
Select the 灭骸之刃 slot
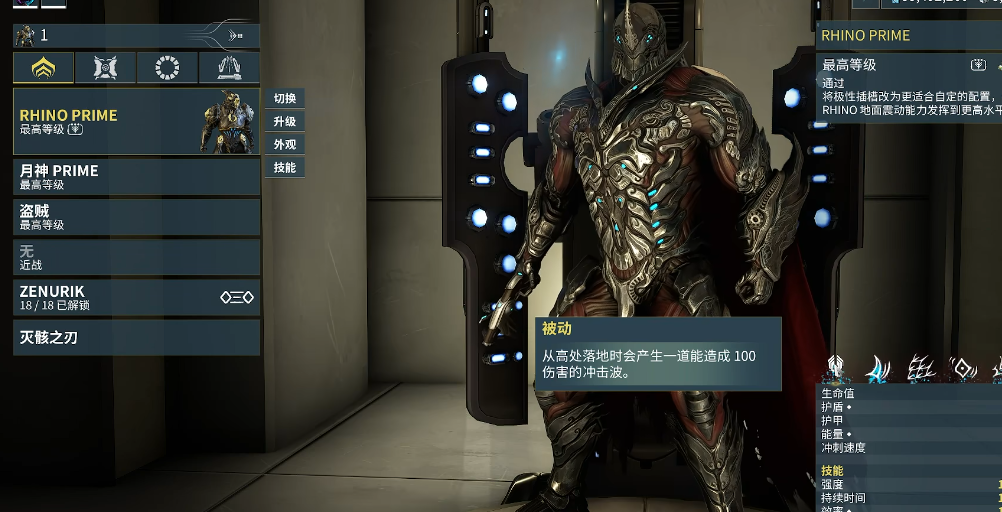pos(136,338)
